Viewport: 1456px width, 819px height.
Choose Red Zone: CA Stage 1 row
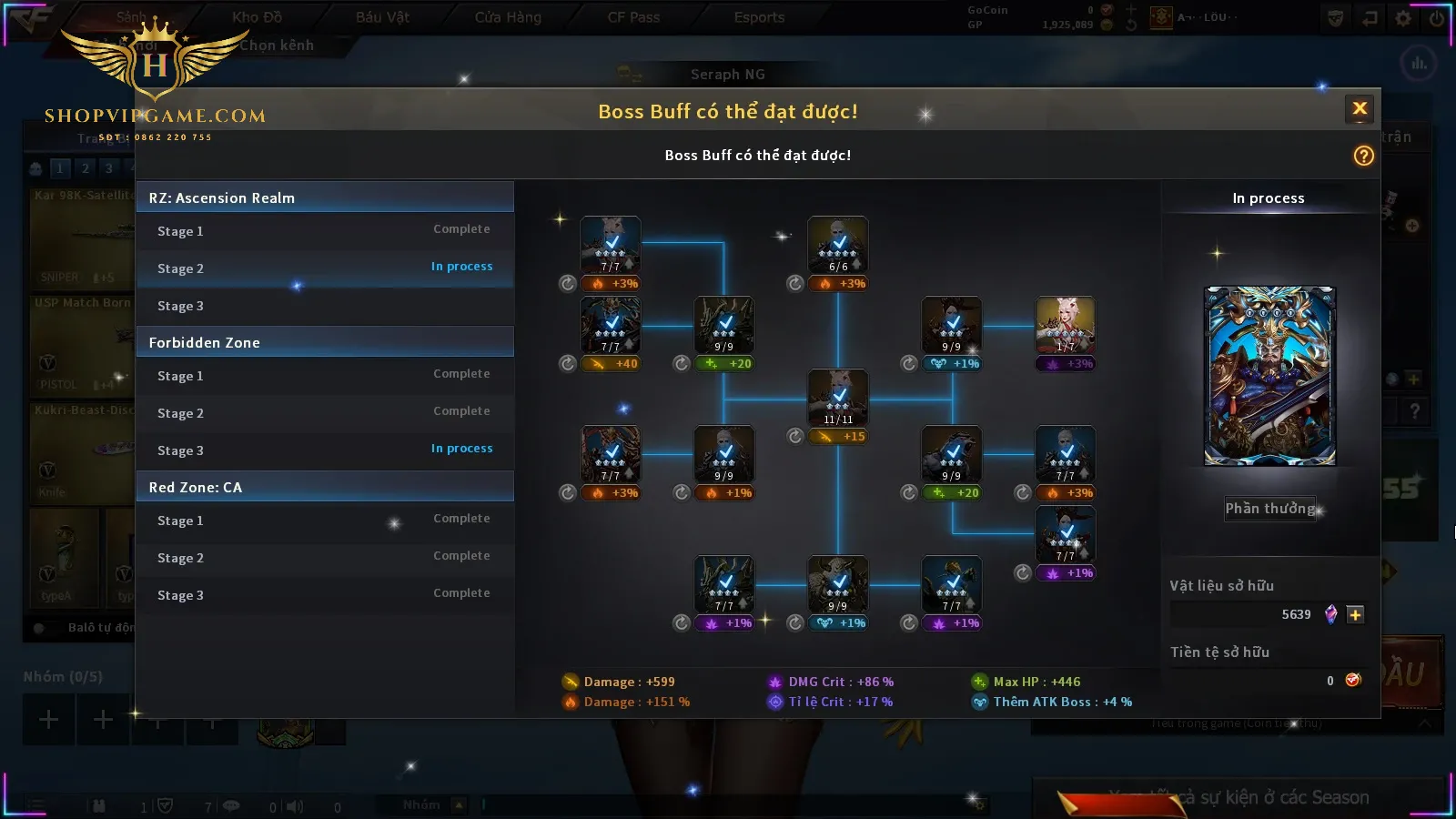pos(325,521)
